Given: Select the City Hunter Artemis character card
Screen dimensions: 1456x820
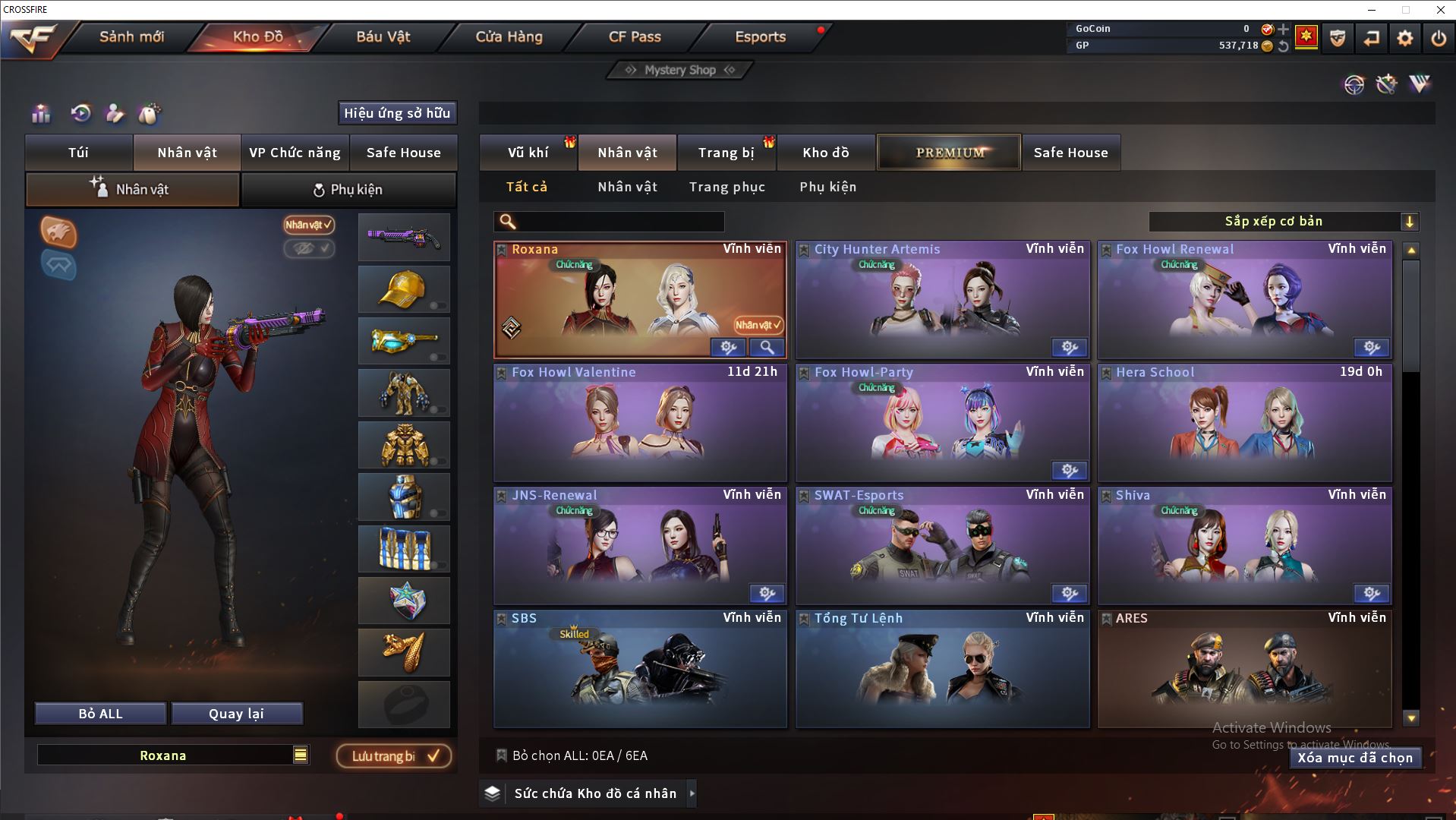Looking at the screenshot, I should [x=942, y=300].
